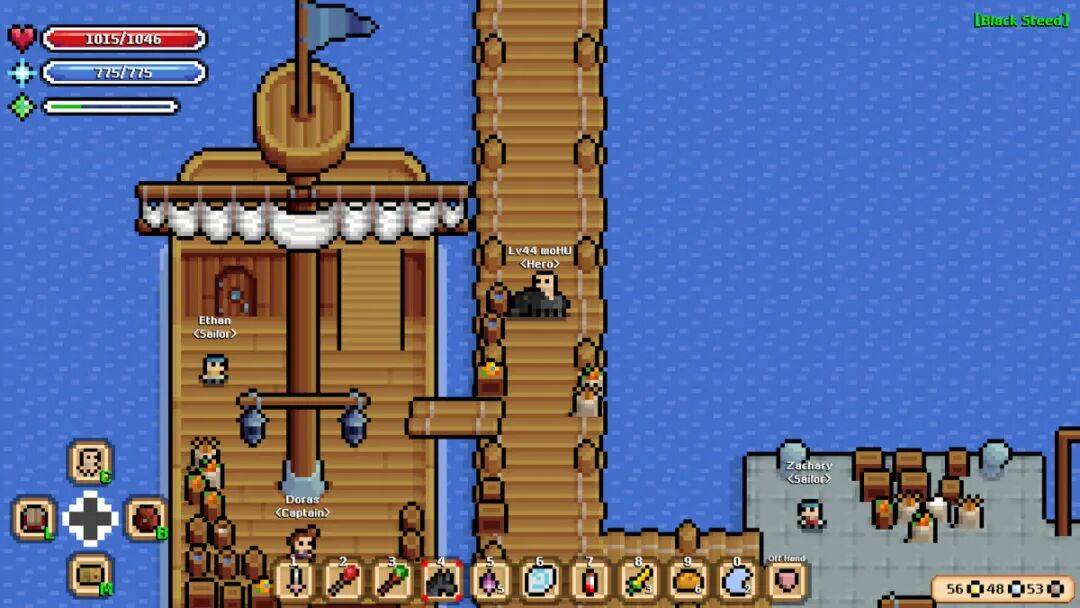The image size is (1080, 608).
Task: Click the white directional pad center
Action: [90, 519]
